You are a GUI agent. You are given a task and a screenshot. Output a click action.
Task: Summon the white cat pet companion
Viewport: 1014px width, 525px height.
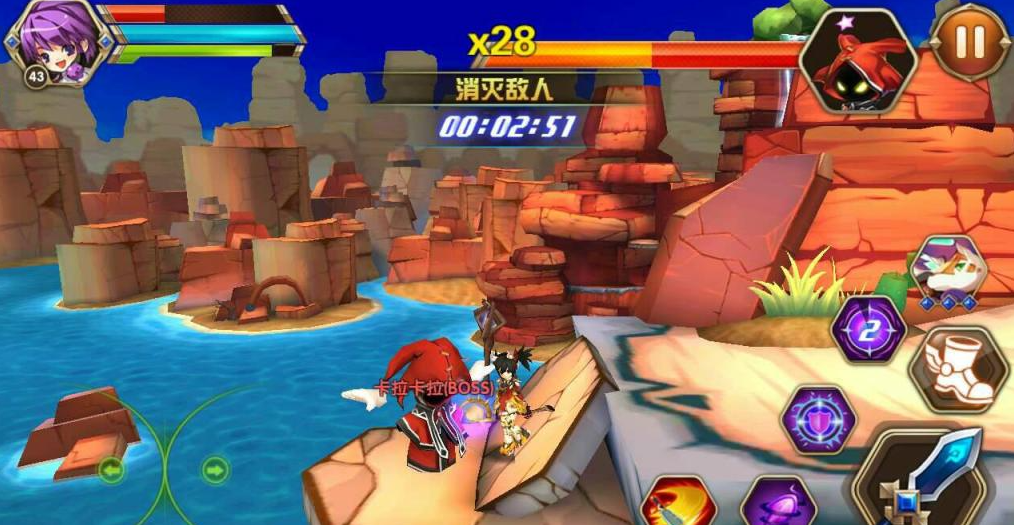coord(948,271)
